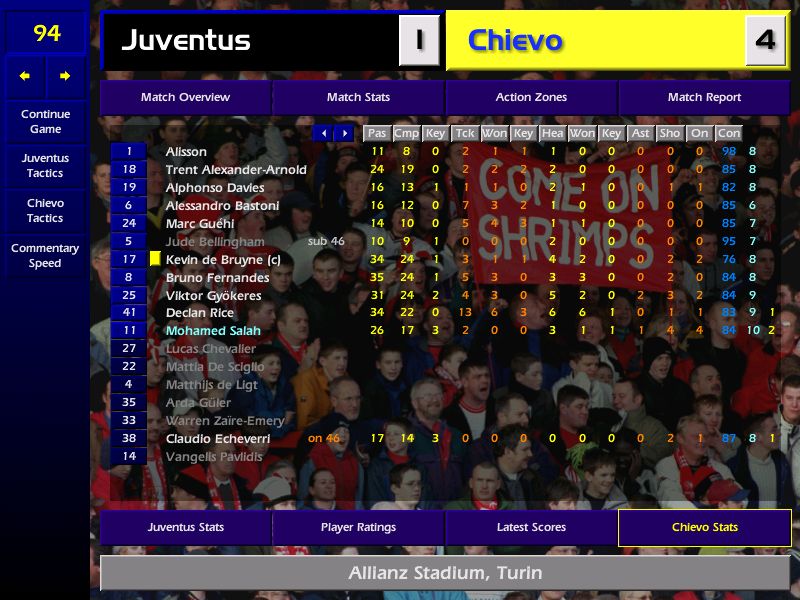View the Action Zones tab
This screenshot has height=600, width=800.
(531, 98)
